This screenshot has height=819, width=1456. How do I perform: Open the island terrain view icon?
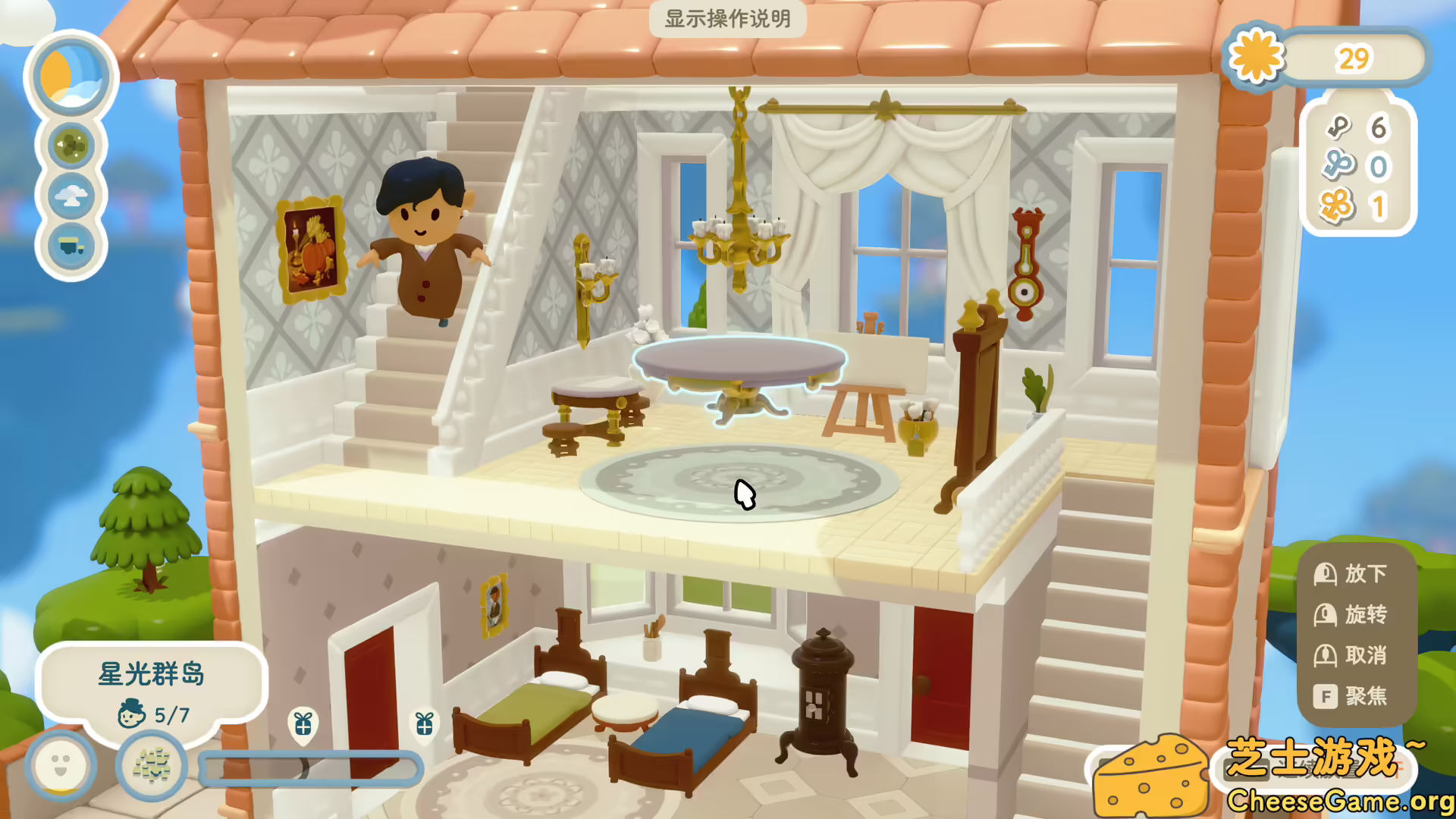(x=71, y=143)
